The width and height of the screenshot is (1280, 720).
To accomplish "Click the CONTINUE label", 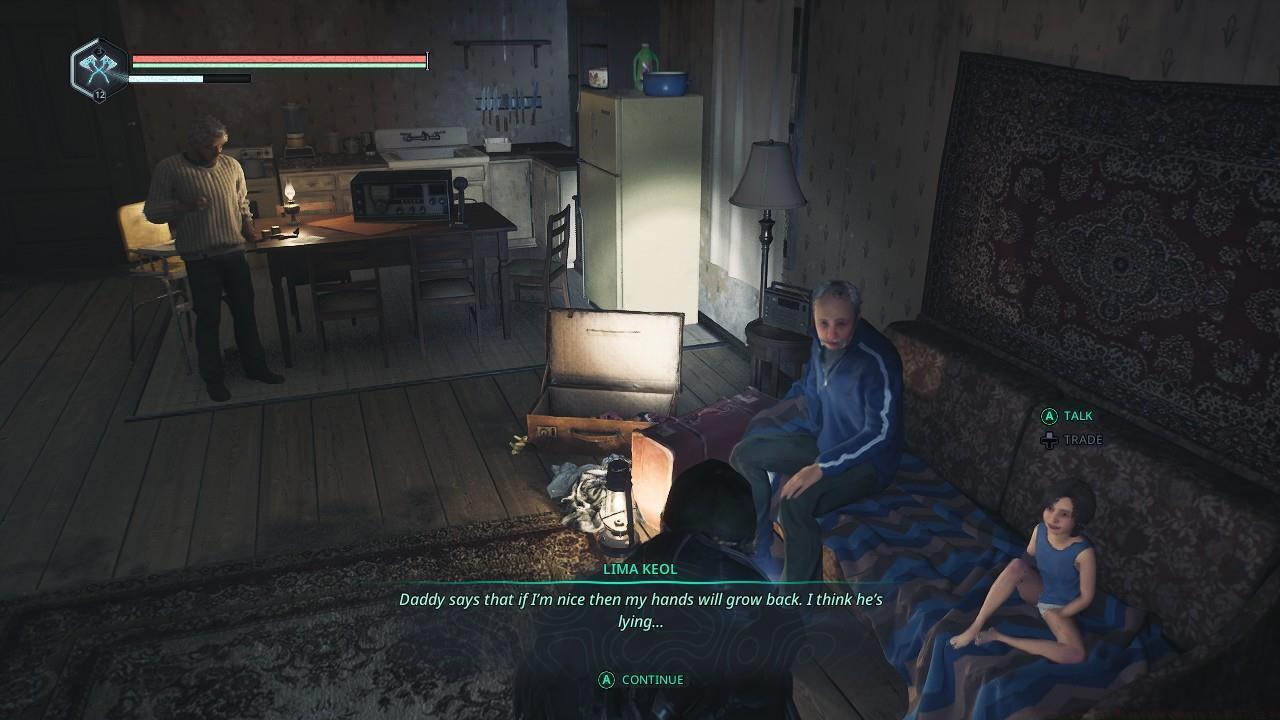I will point(651,679).
